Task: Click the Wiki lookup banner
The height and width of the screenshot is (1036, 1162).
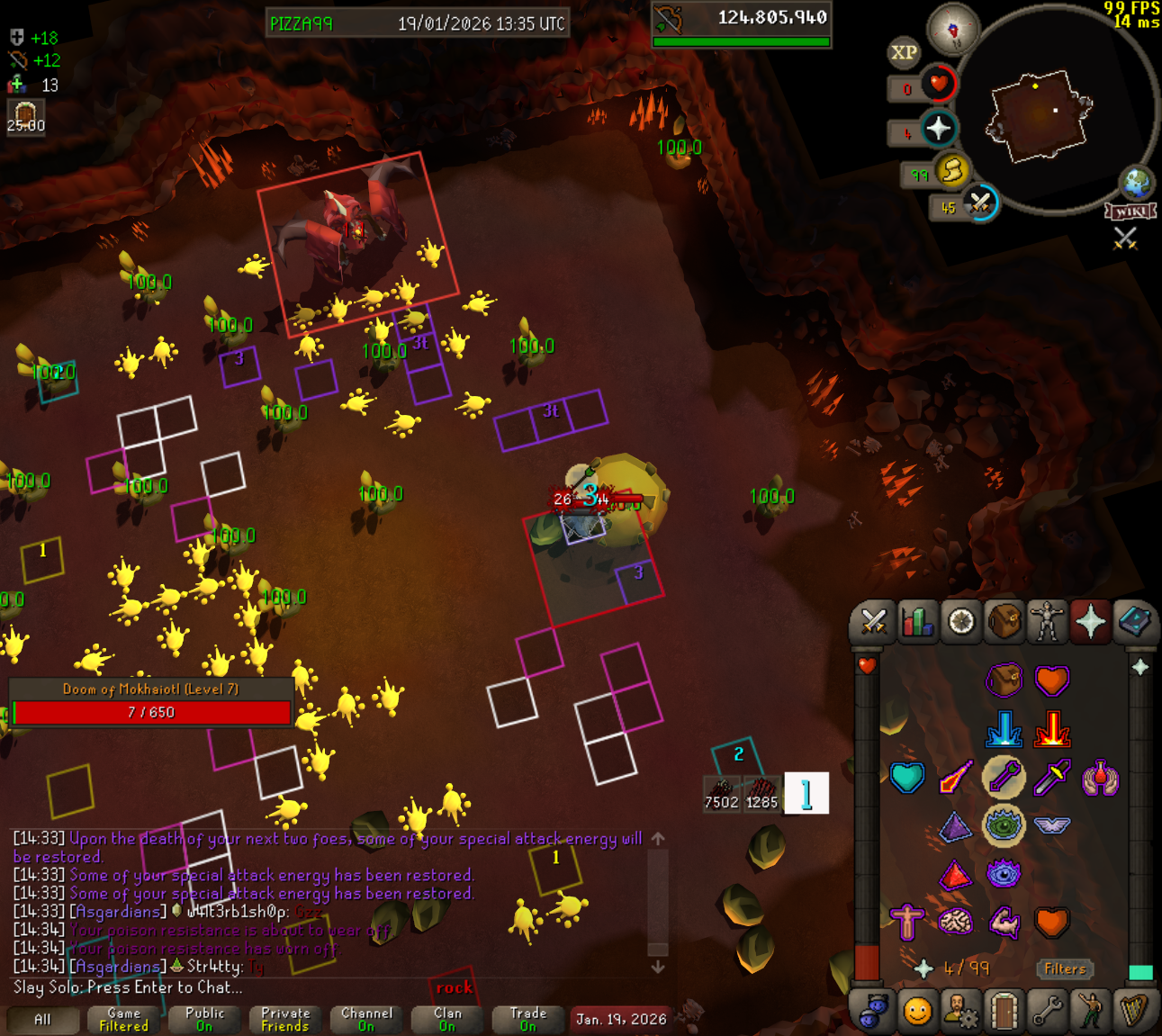Action: [1130, 212]
